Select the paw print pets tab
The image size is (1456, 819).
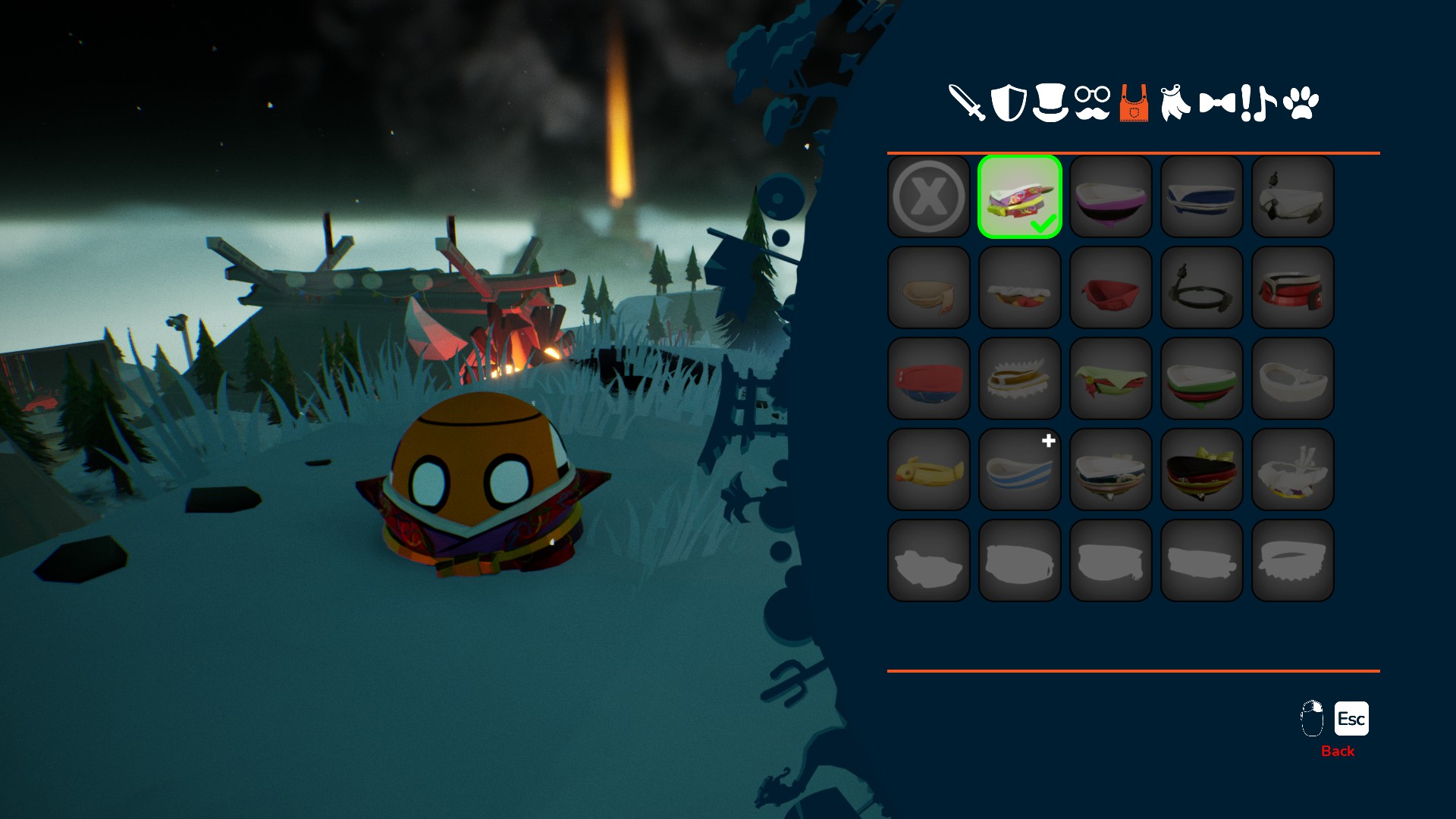(x=1301, y=103)
